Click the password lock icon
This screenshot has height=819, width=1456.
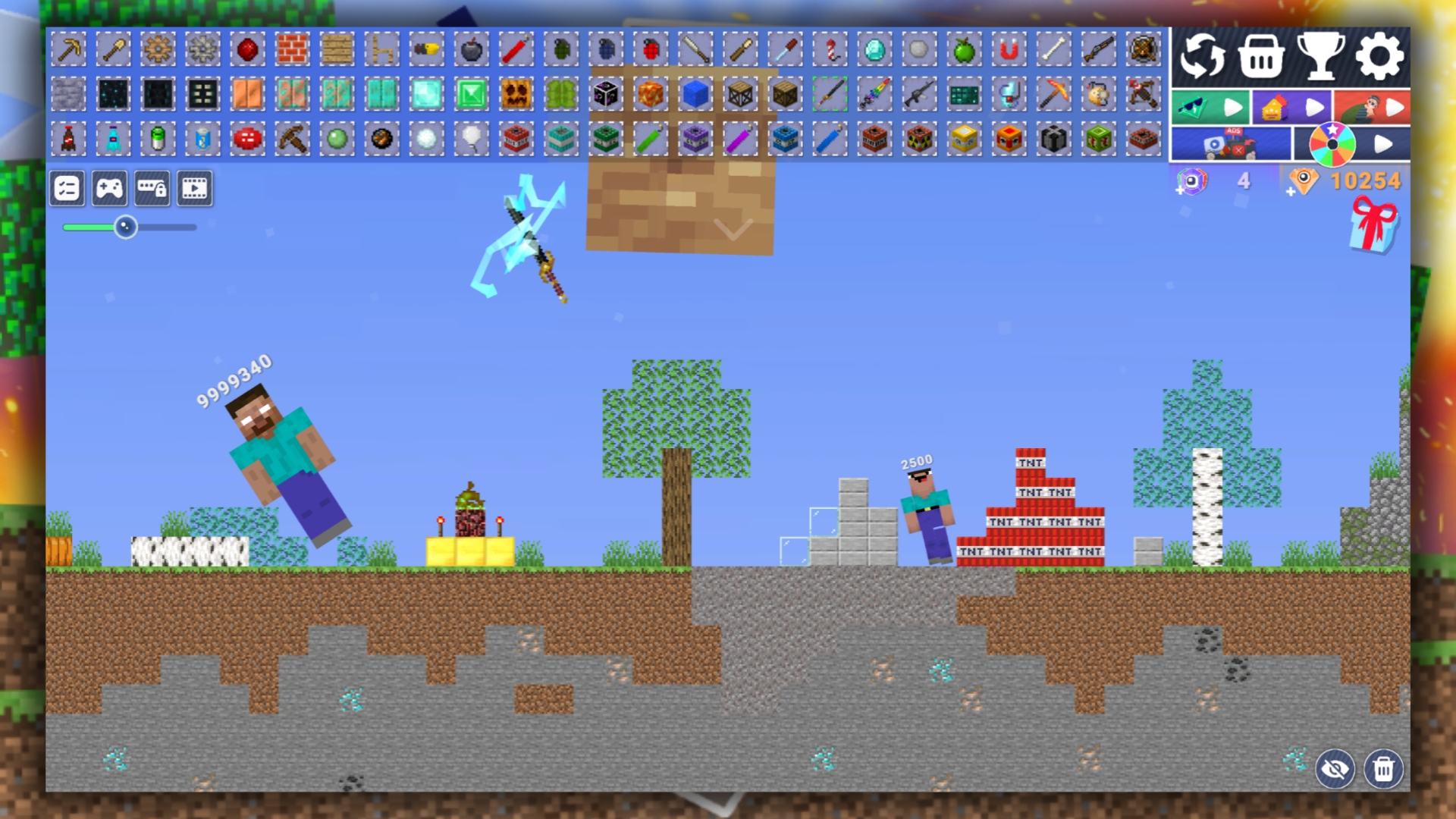click(x=154, y=188)
